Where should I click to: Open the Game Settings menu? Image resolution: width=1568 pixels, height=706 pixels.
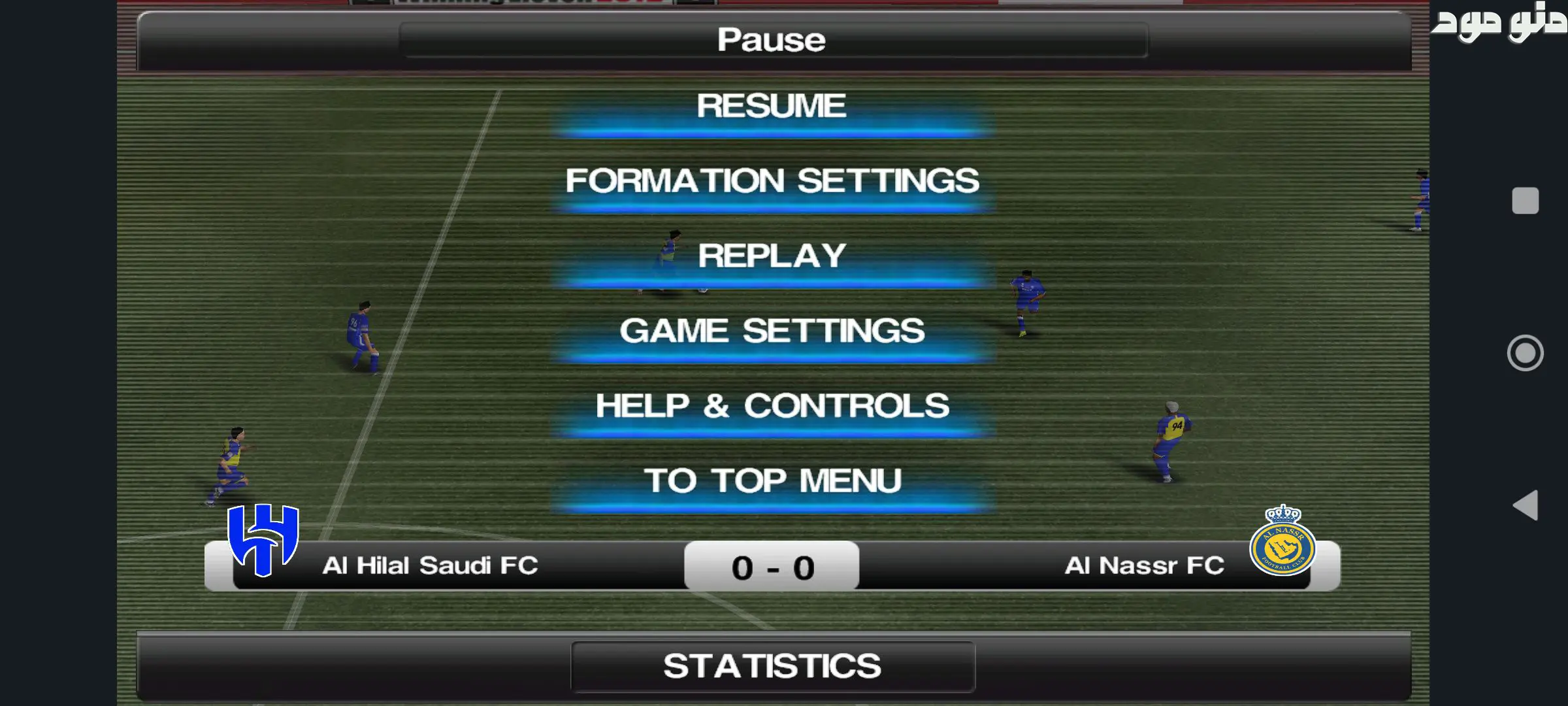(772, 332)
